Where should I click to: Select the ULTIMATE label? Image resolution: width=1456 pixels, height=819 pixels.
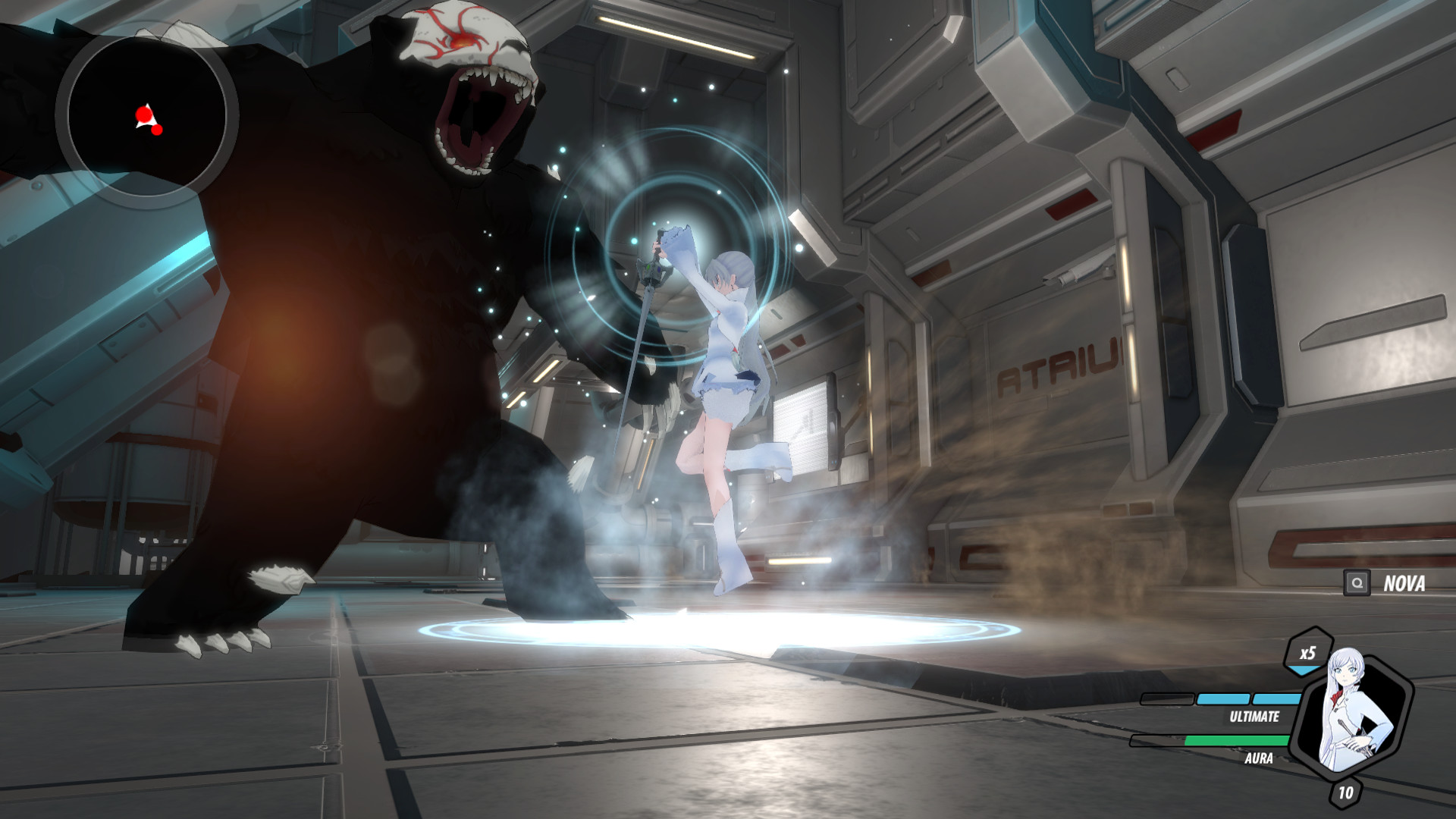tap(1255, 717)
